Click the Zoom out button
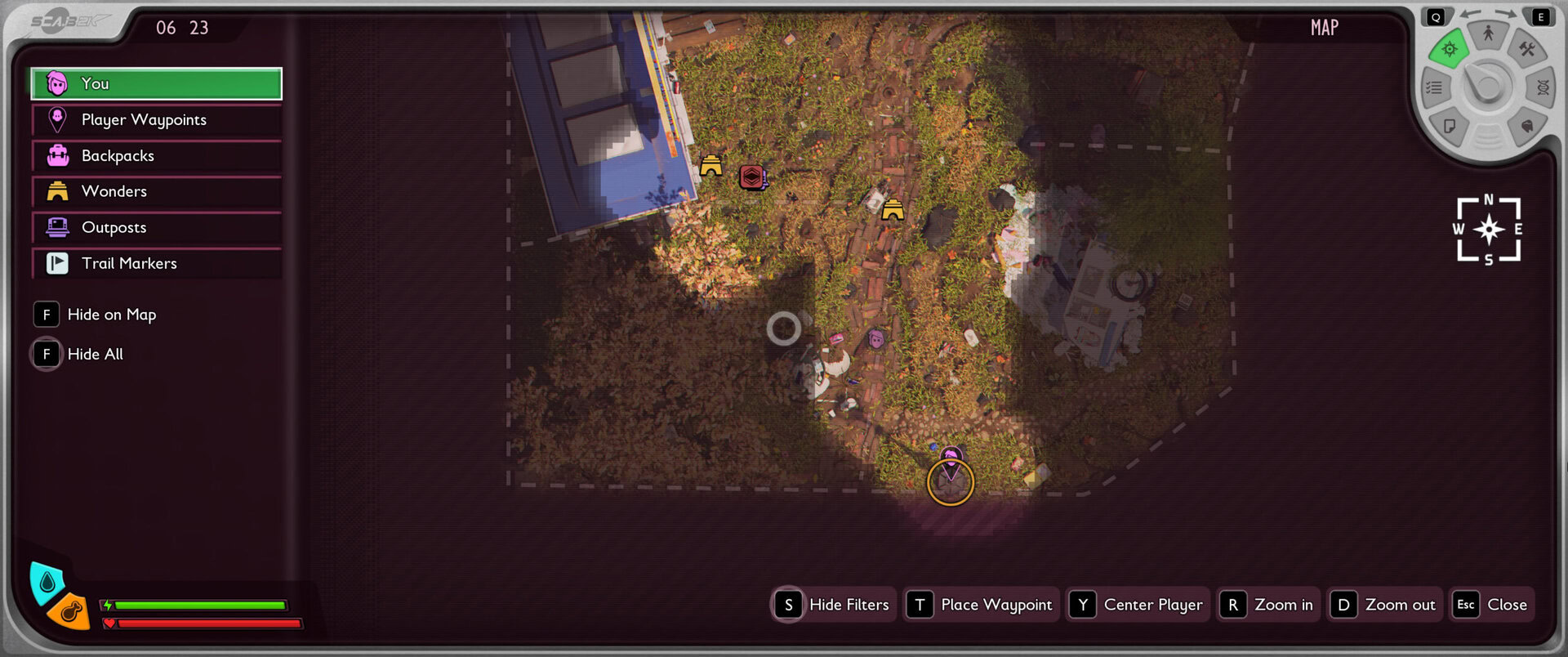Image resolution: width=1568 pixels, height=657 pixels. tap(1384, 605)
